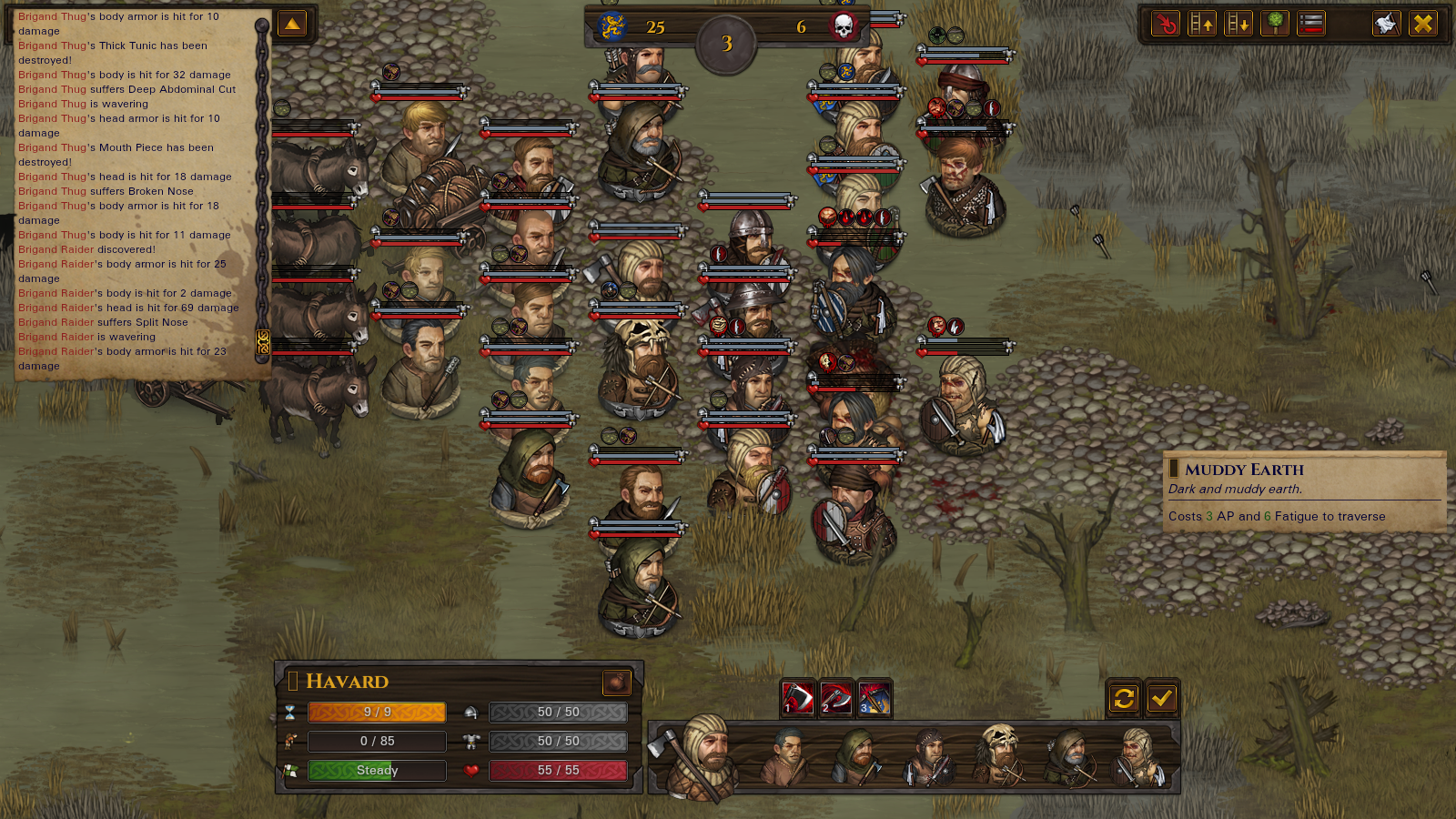Collapse the combat log with the arrow button

[292, 25]
